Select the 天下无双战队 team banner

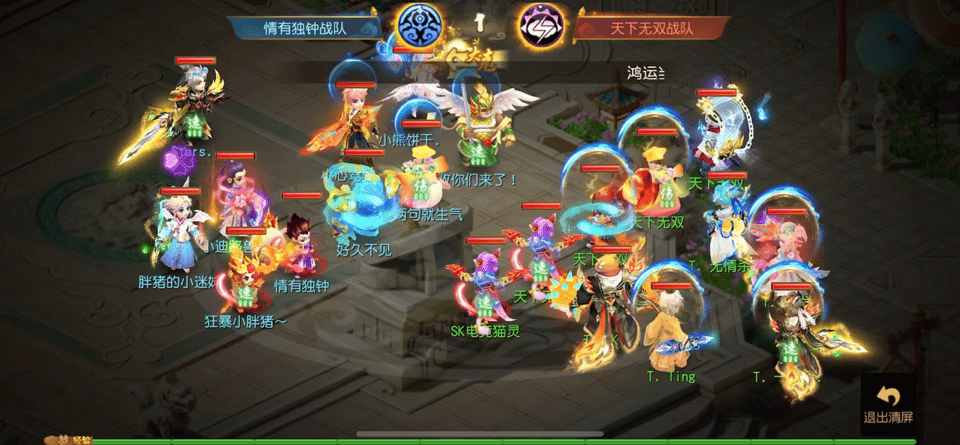[652, 28]
